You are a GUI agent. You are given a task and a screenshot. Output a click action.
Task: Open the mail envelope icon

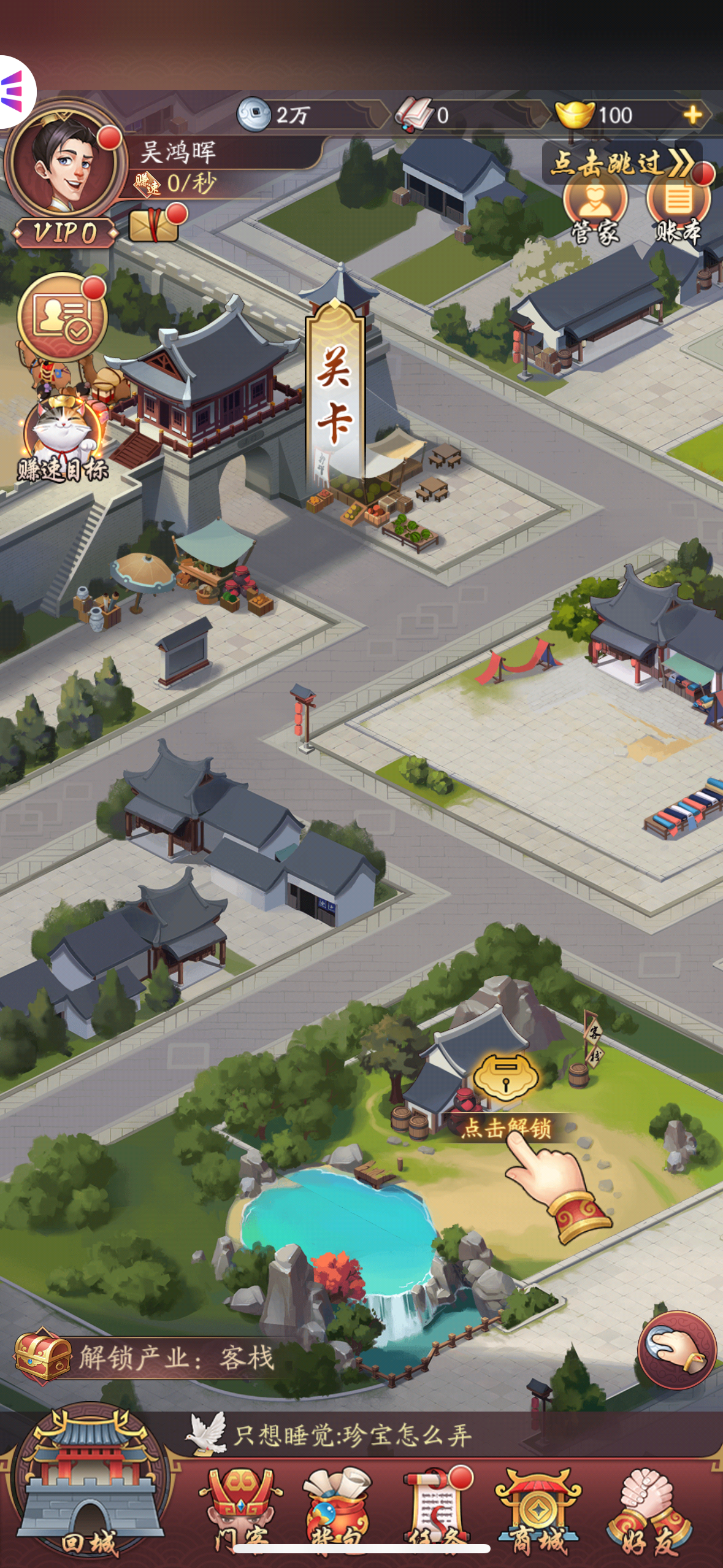154,225
